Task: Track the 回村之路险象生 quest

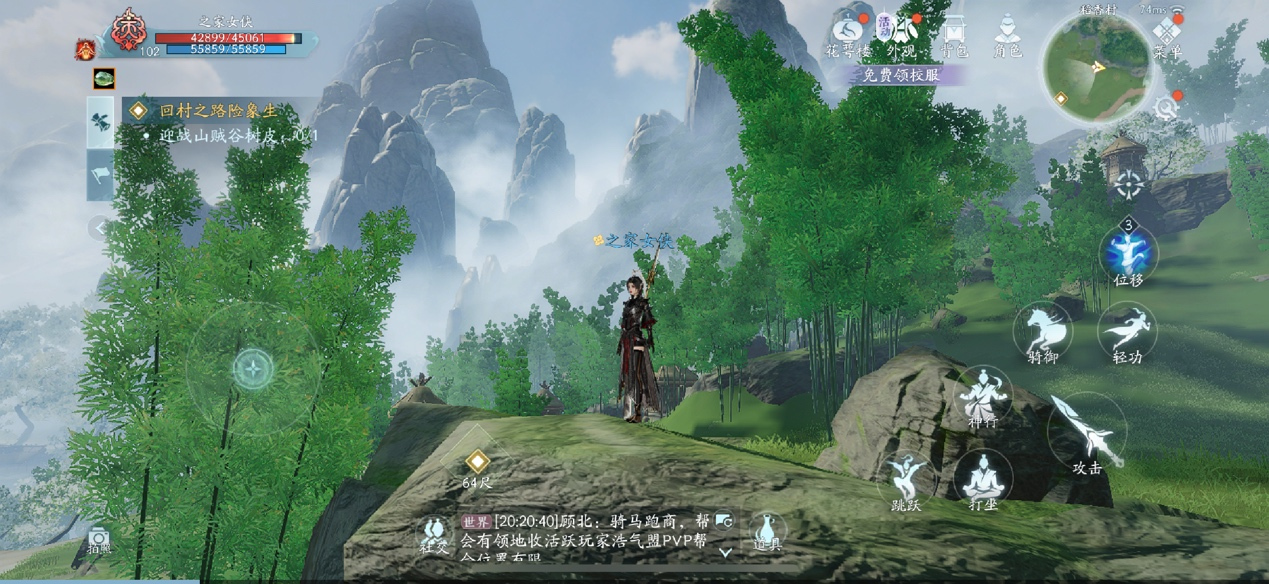Action: [218, 111]
